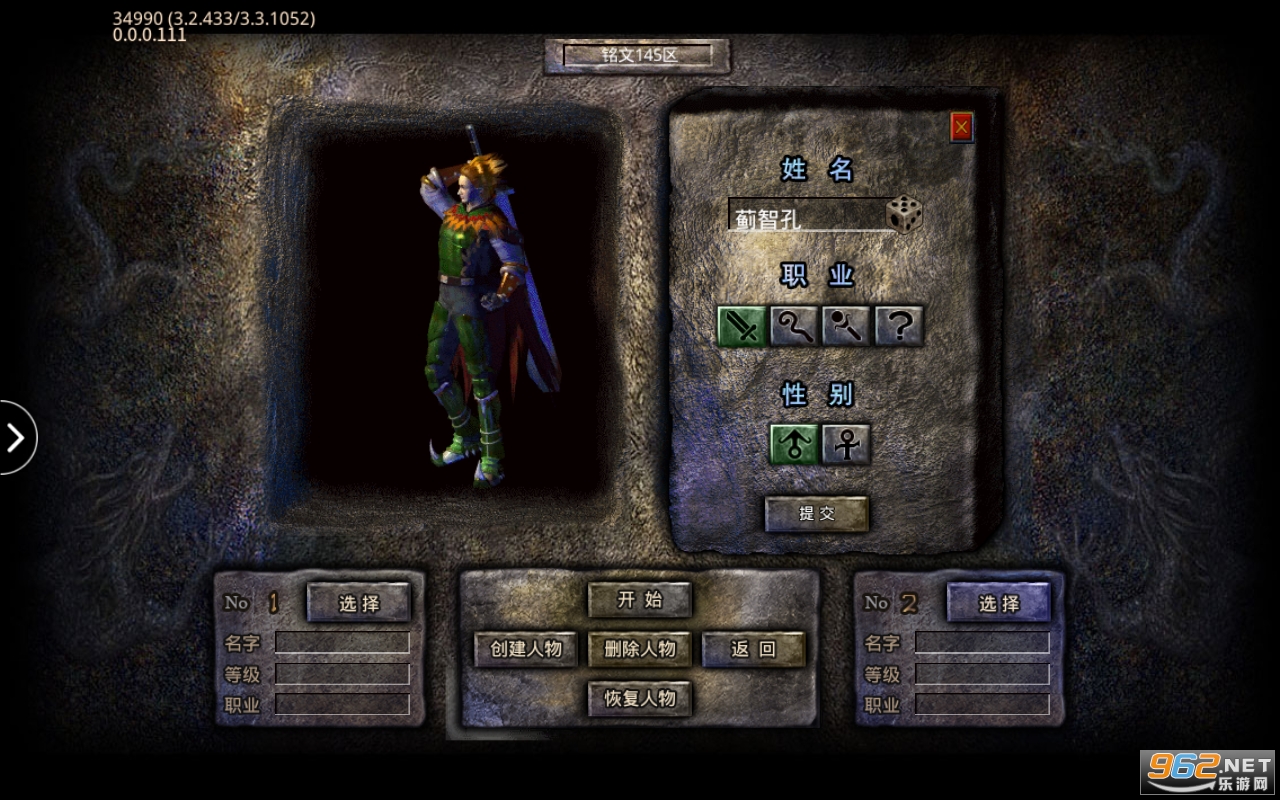The height and width of the screenshot is (800, 1280).
Task: Restore a character with 恢复人物
Action: point(640,698)
